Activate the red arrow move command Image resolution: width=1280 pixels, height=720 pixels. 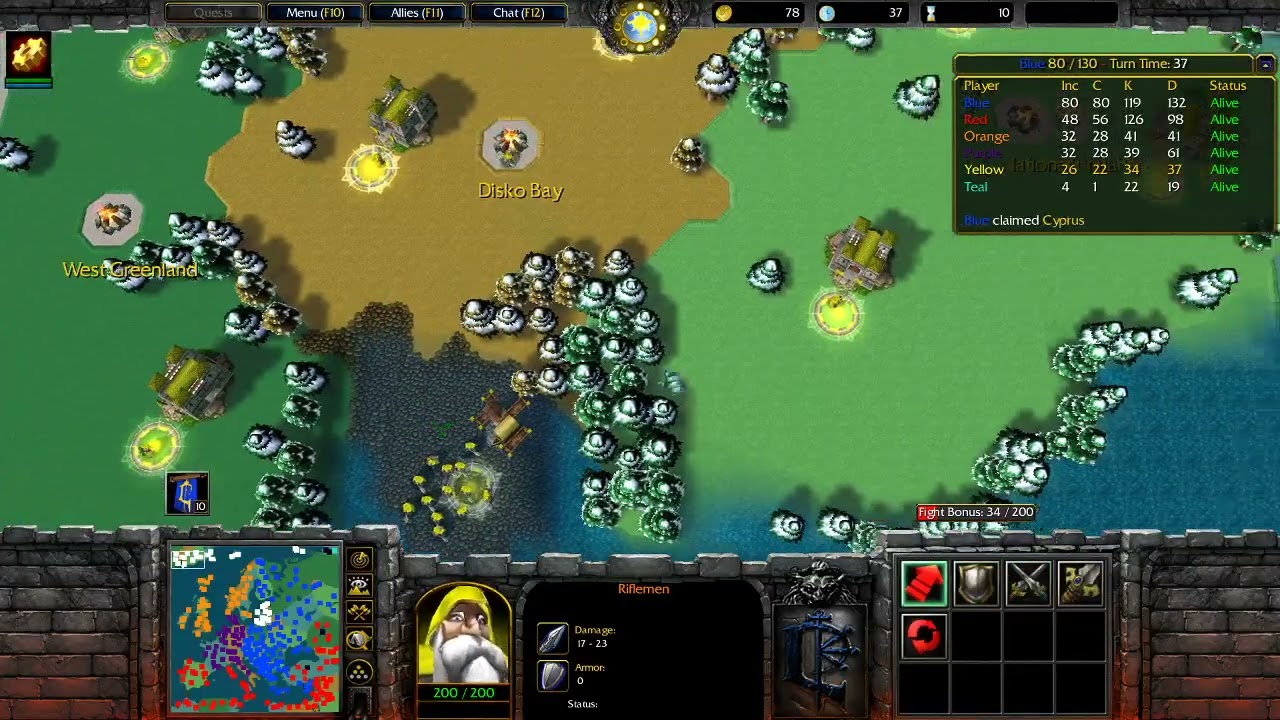pos(923,584)
